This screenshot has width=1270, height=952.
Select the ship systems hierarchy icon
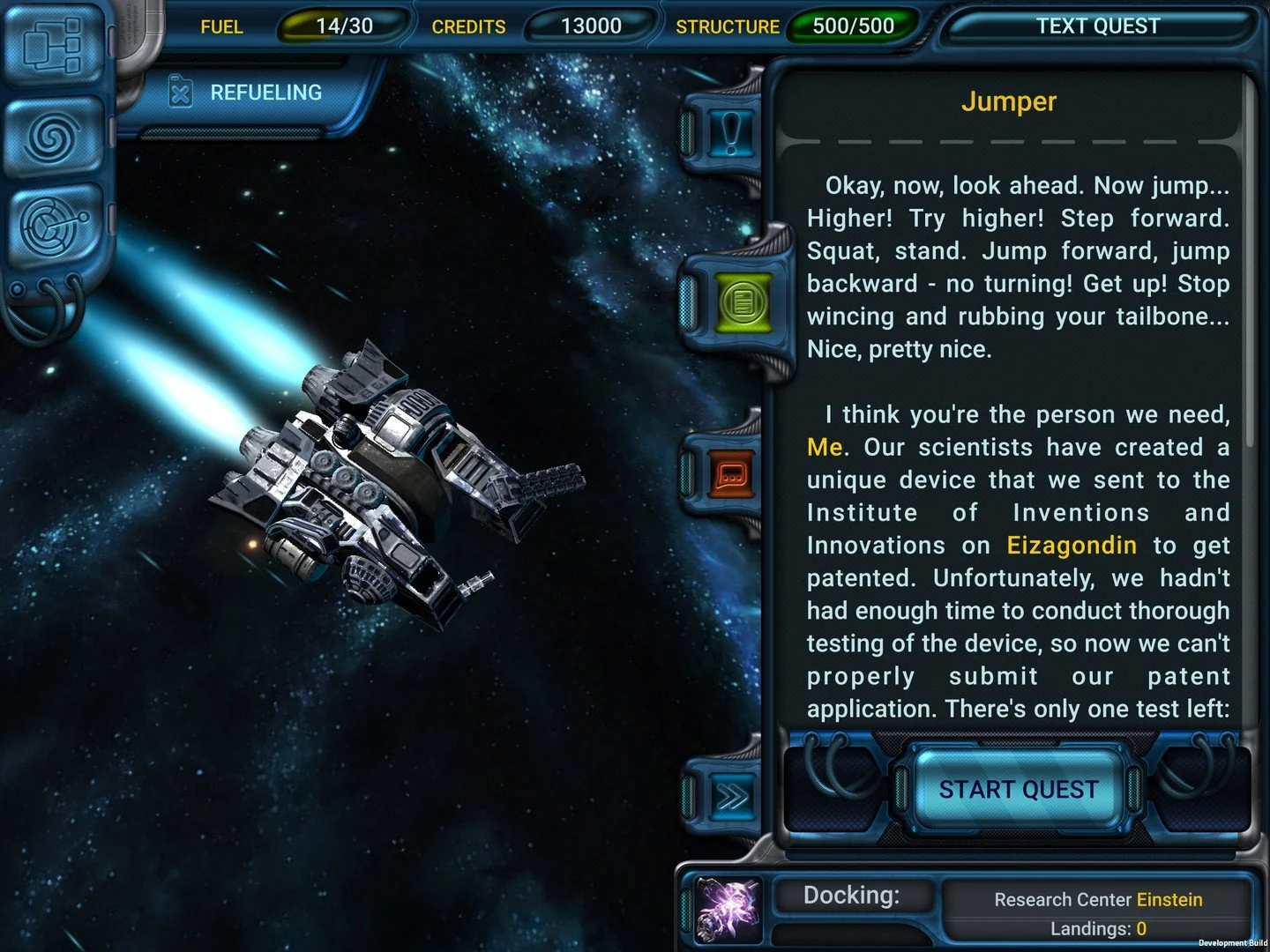click(x=53, y=46)
